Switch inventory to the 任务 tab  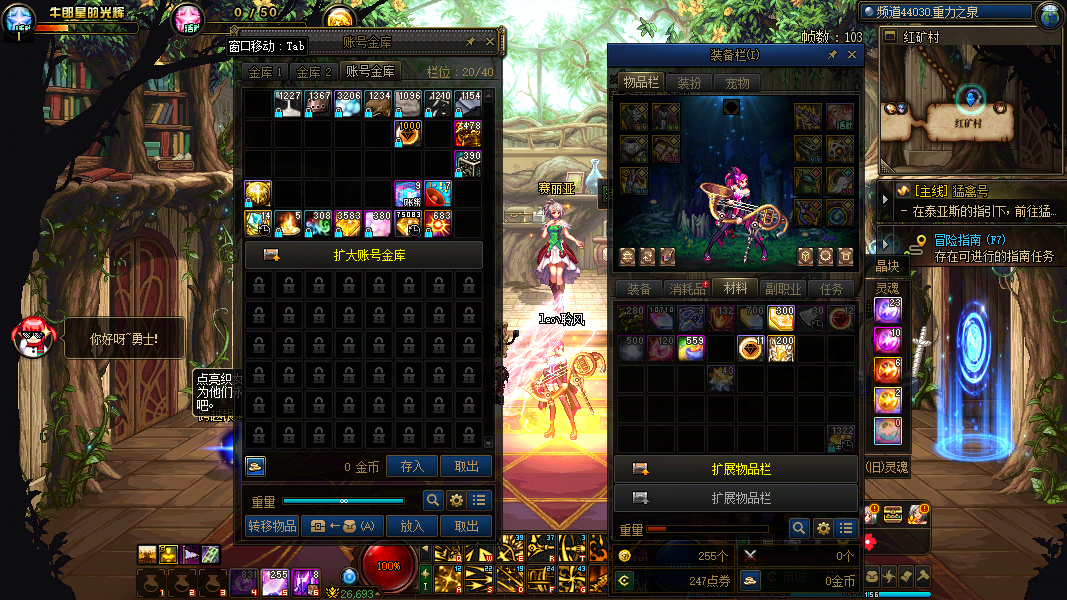pyautogui.click(x=832, y=289)
